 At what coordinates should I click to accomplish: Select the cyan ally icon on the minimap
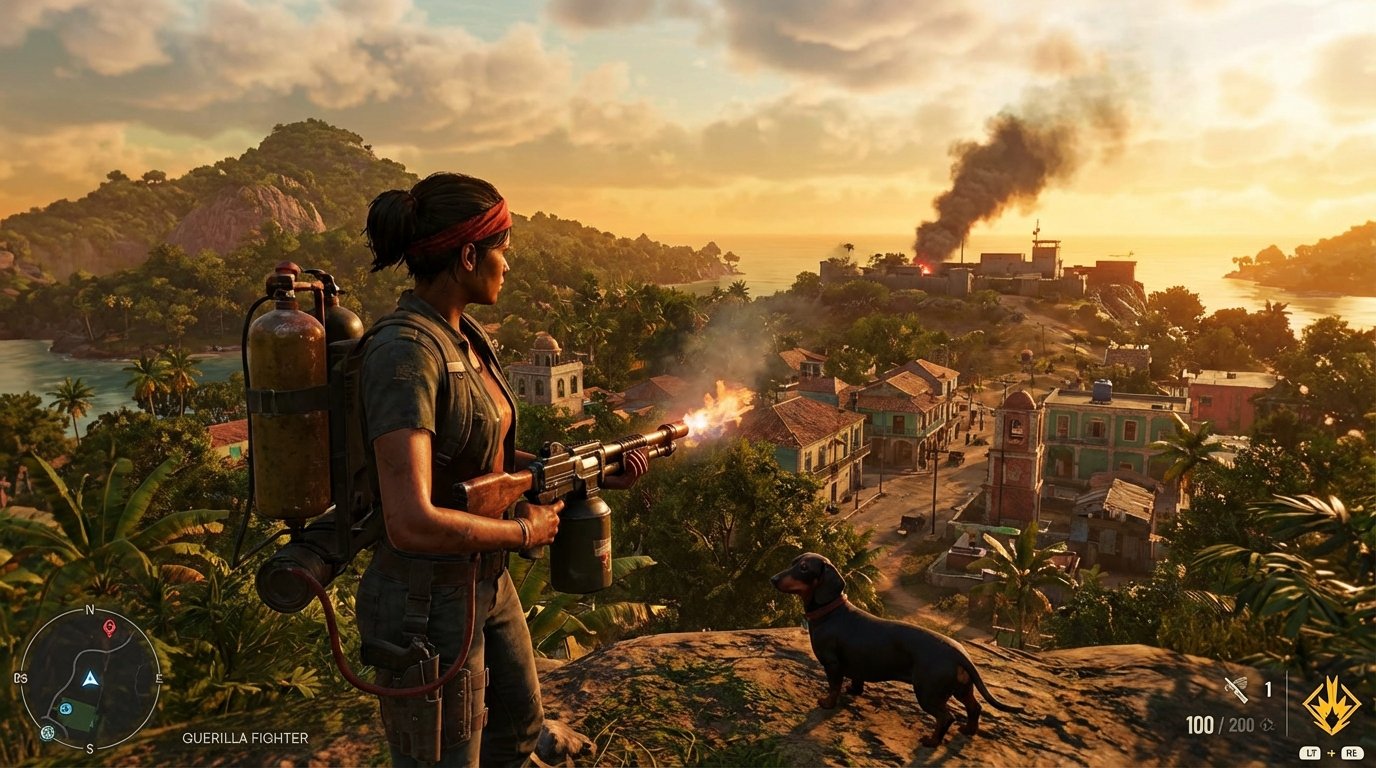point(65,707)
